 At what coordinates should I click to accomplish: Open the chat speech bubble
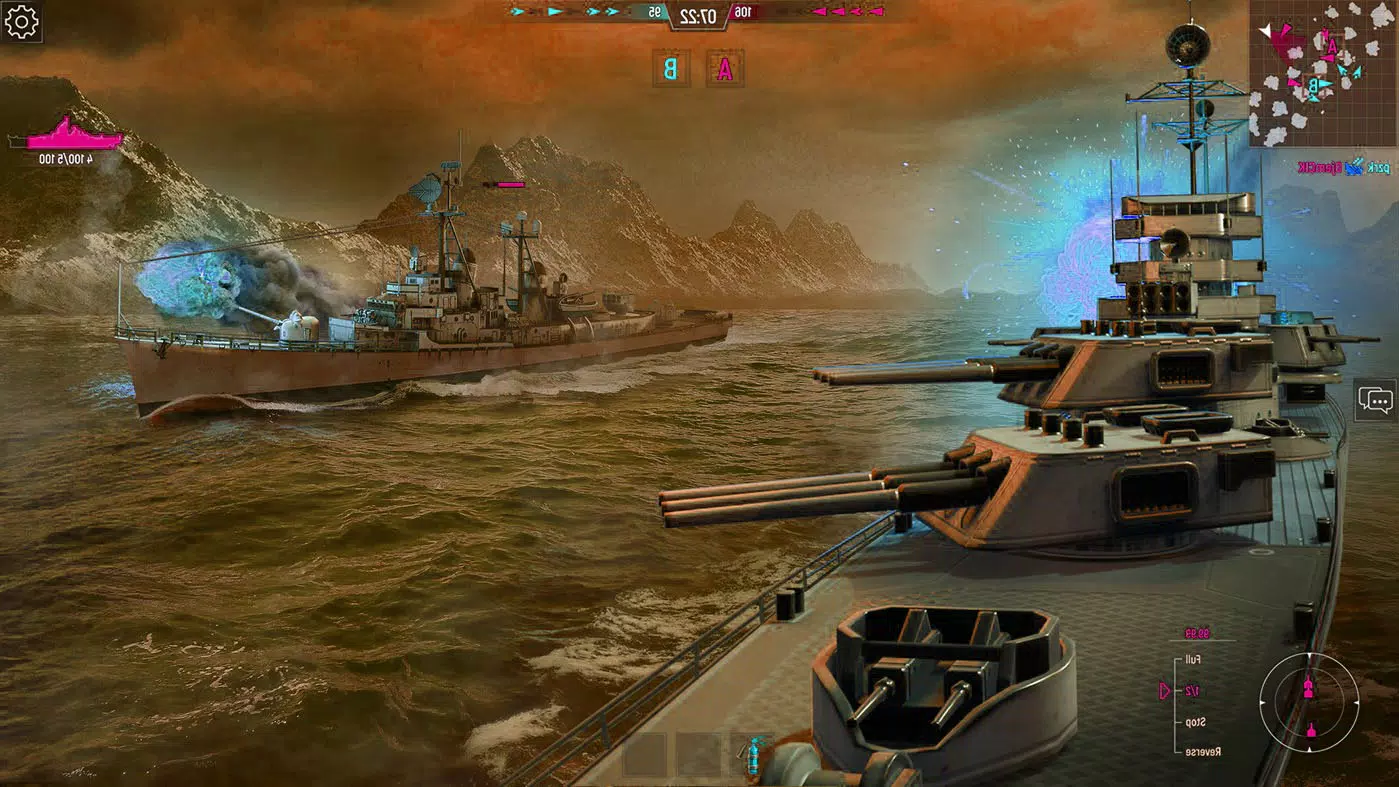coord(1375,400)
